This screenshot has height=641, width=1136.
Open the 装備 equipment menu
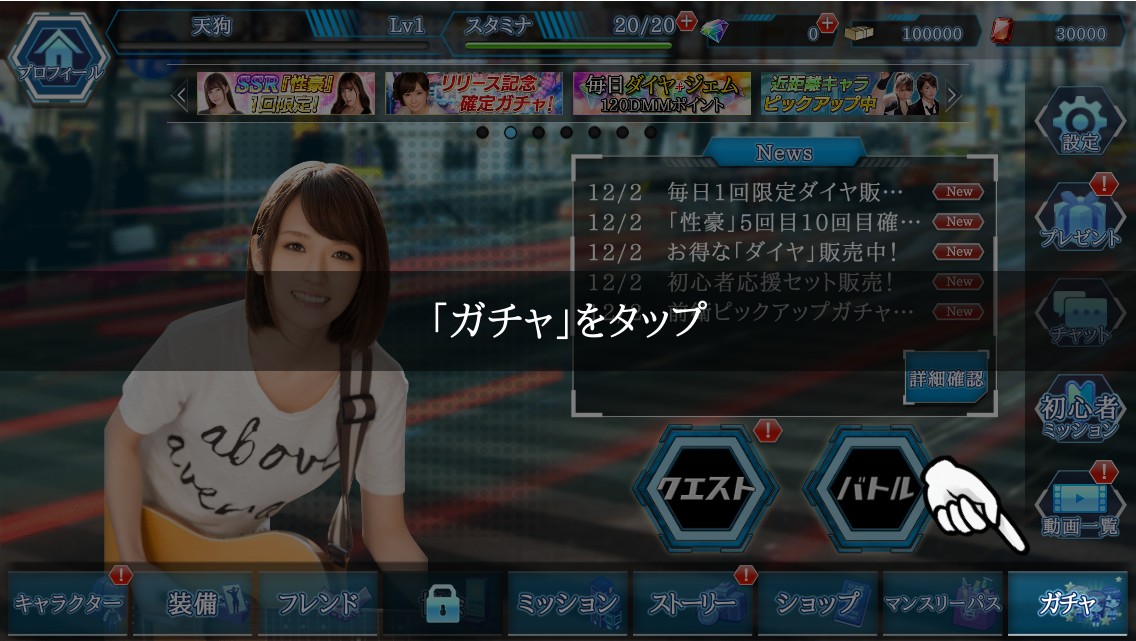point(194,603)
